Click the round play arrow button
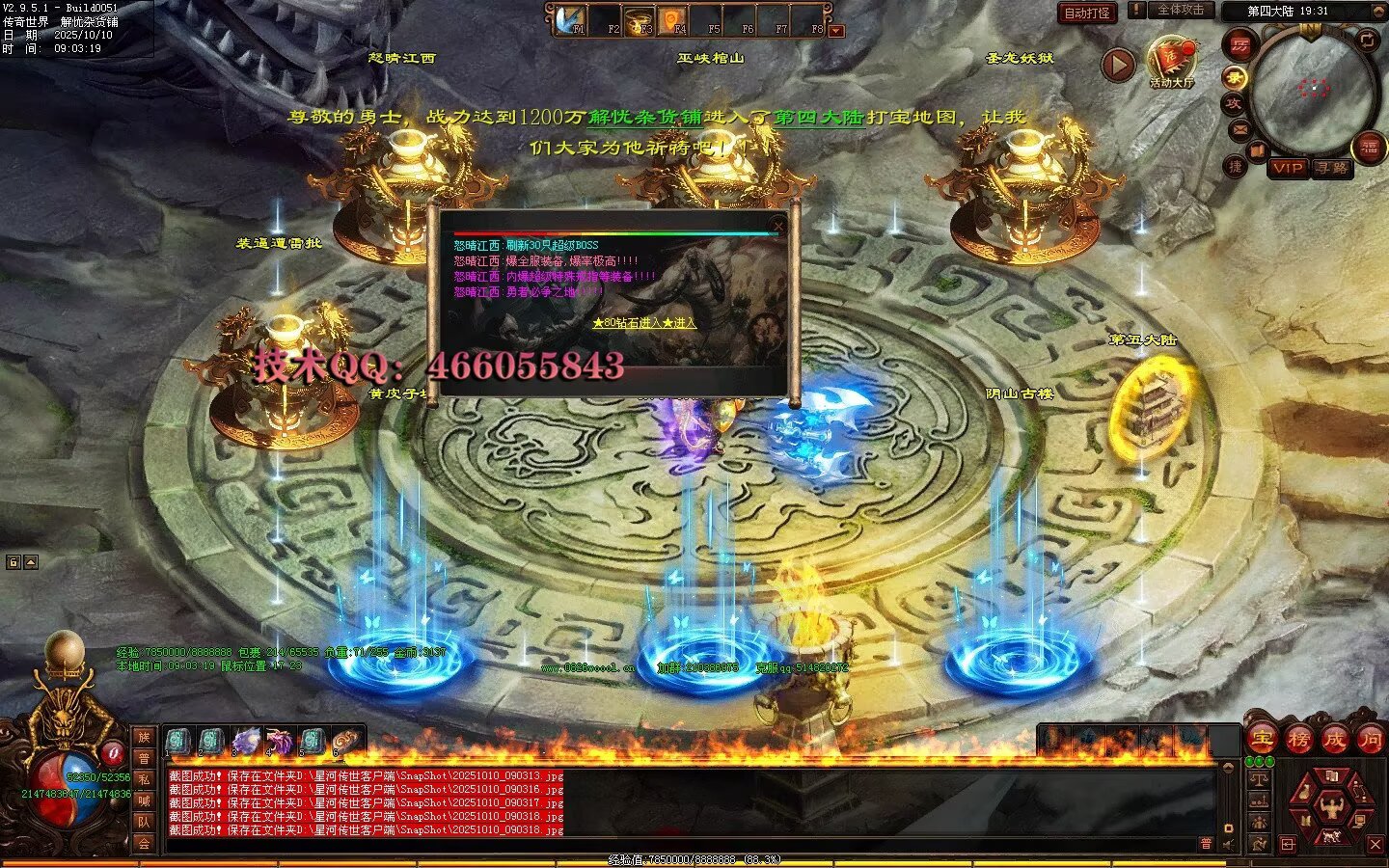This screenshot has width=1389, height=868. click(1118, 65)
